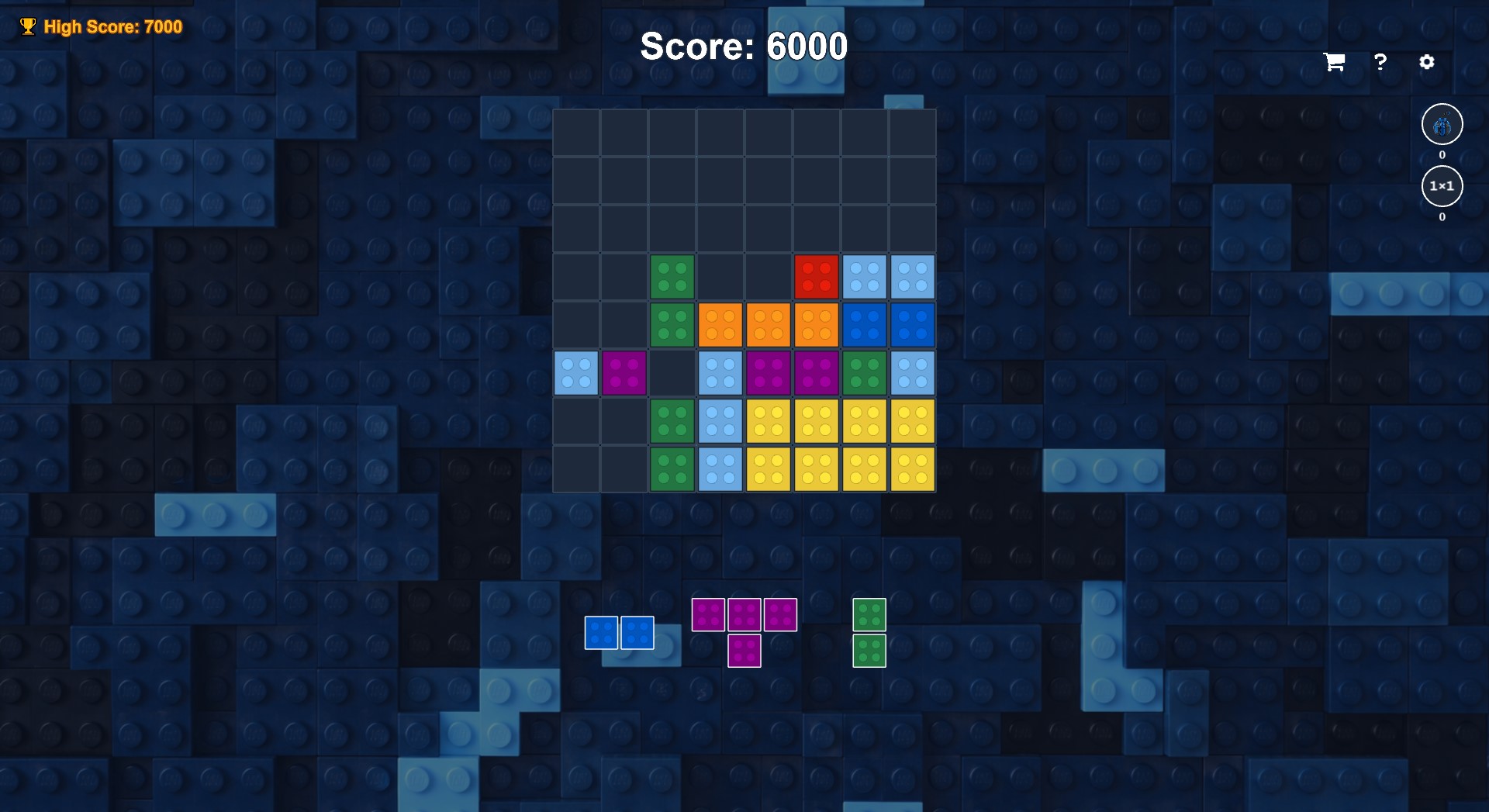The width and height of the screenshot is (1489, 812).
Task: Open the settings gear icon
Action: [x=1428, y=62]
